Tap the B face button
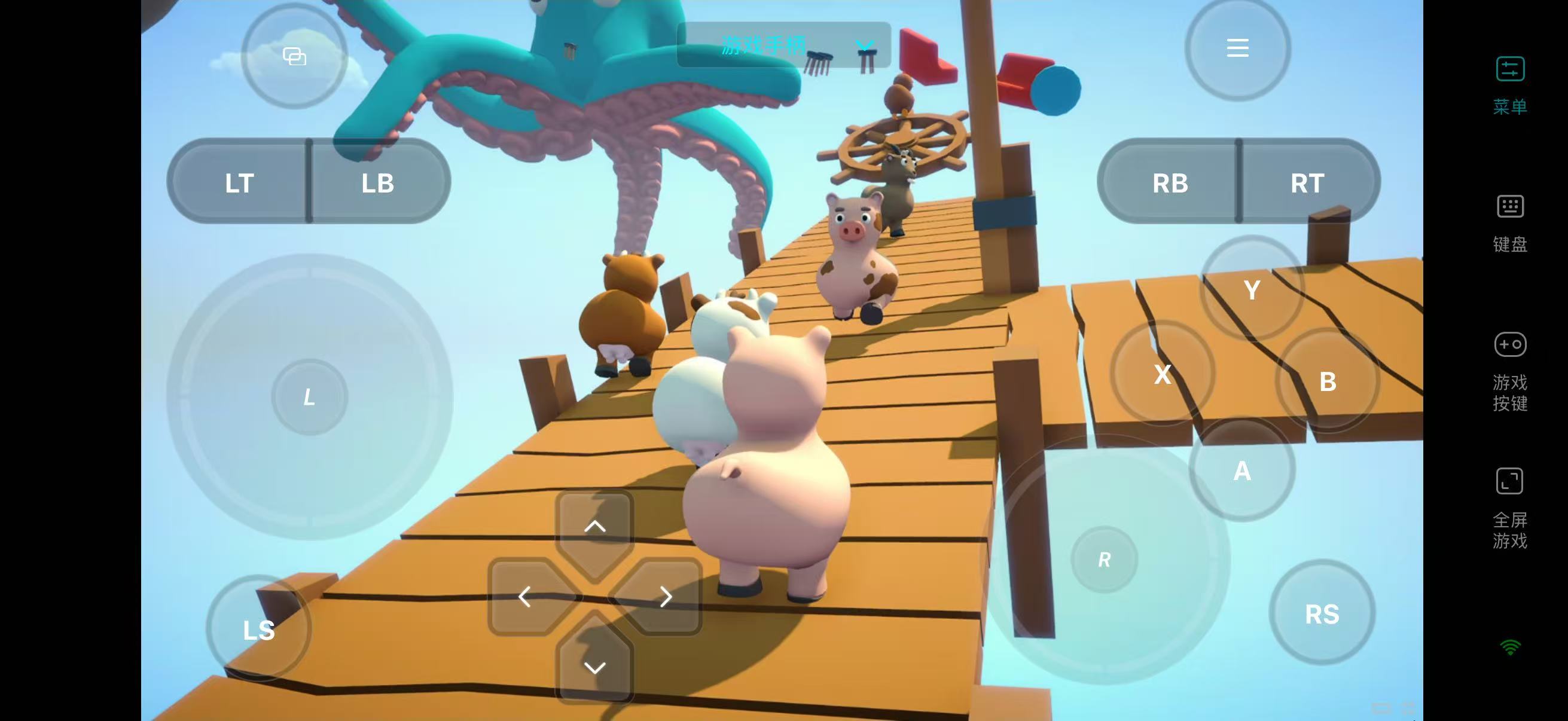1568x721 pixels. pyautogui.click(x=1328, y=381)
